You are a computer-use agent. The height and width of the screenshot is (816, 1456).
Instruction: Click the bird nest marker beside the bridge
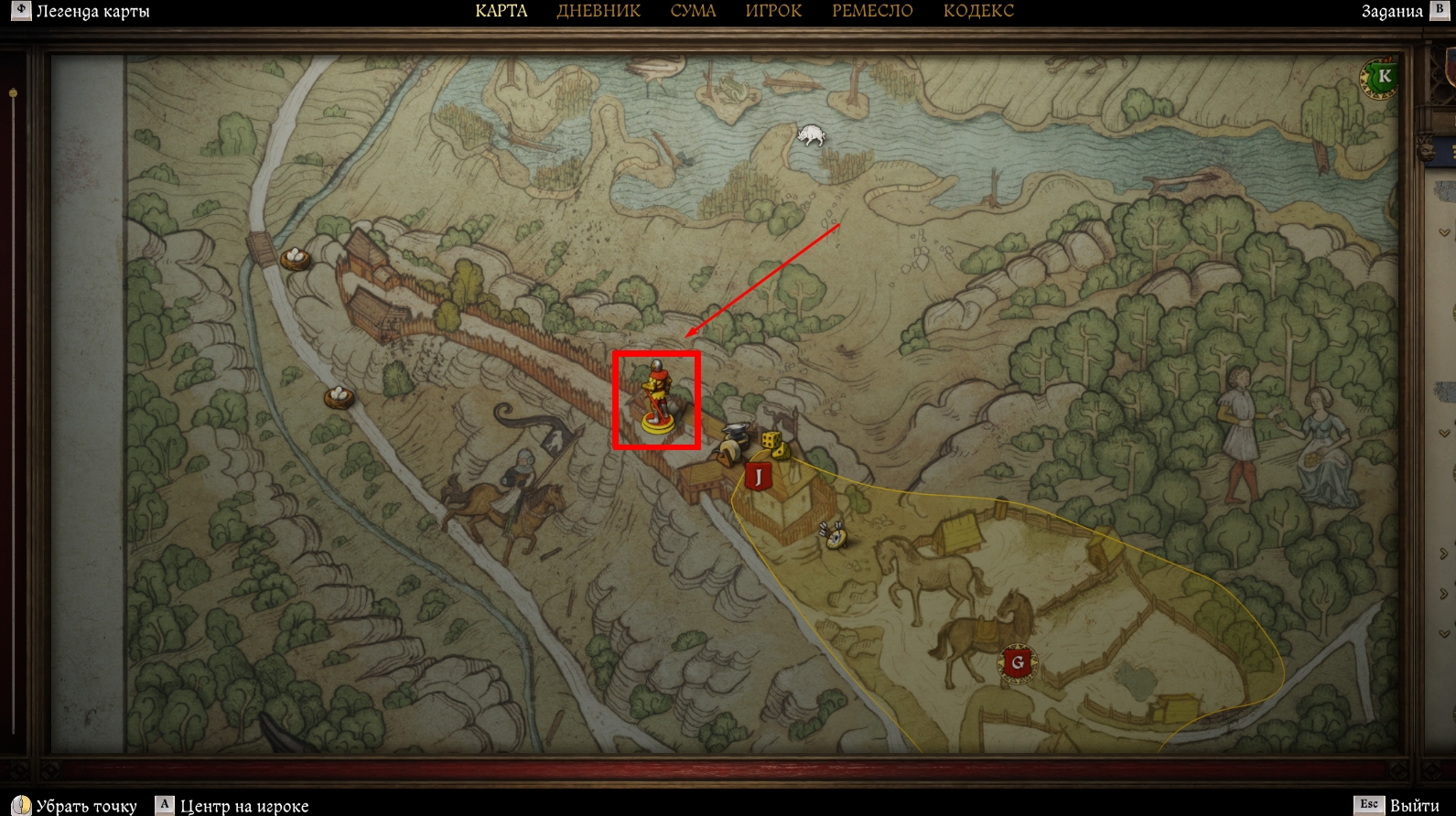[295, 258]
